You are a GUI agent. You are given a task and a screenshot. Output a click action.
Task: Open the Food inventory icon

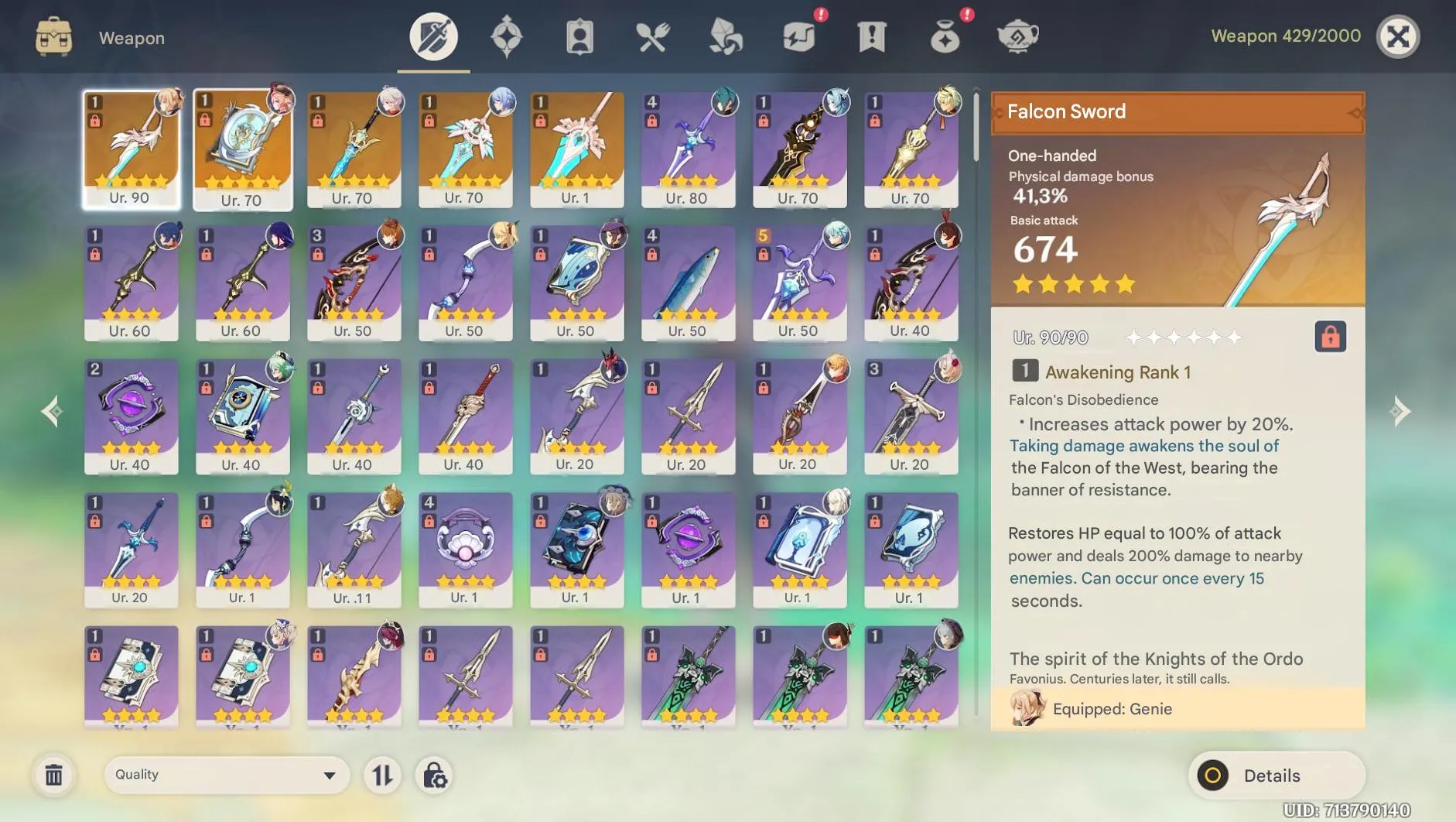654,35
